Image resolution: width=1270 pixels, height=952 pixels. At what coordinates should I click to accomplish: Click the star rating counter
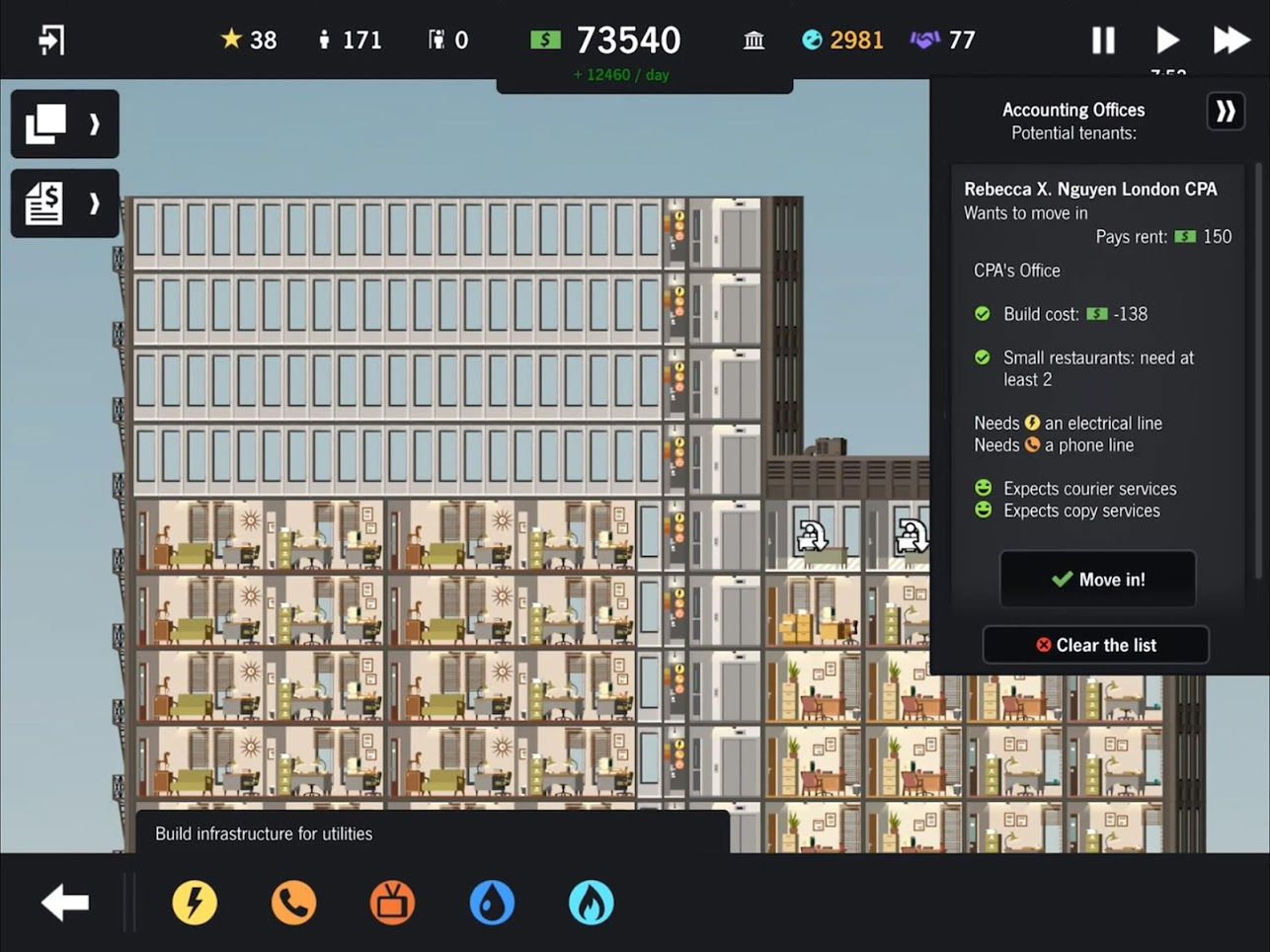(247, 40)
